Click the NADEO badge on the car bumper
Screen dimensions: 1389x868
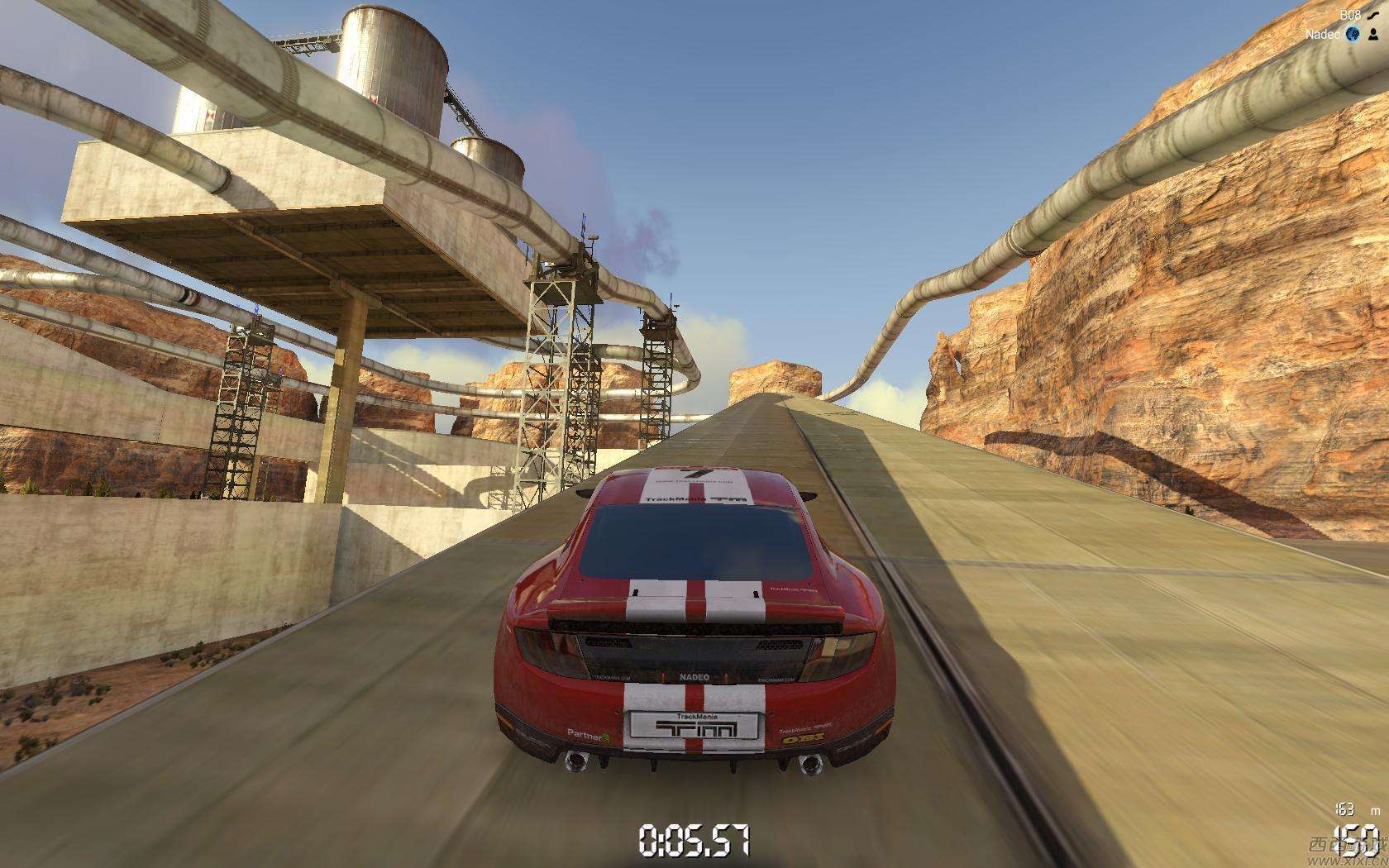tap(694, 677)
